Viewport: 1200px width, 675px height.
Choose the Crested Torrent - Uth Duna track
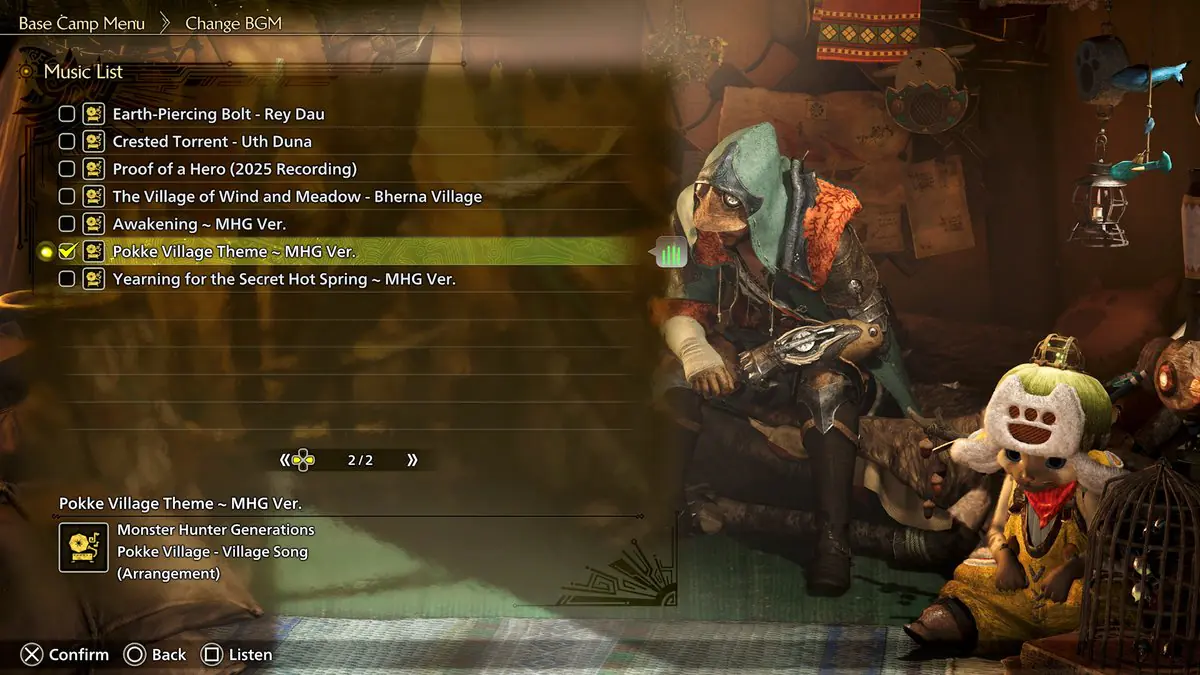tap(212, 142)
